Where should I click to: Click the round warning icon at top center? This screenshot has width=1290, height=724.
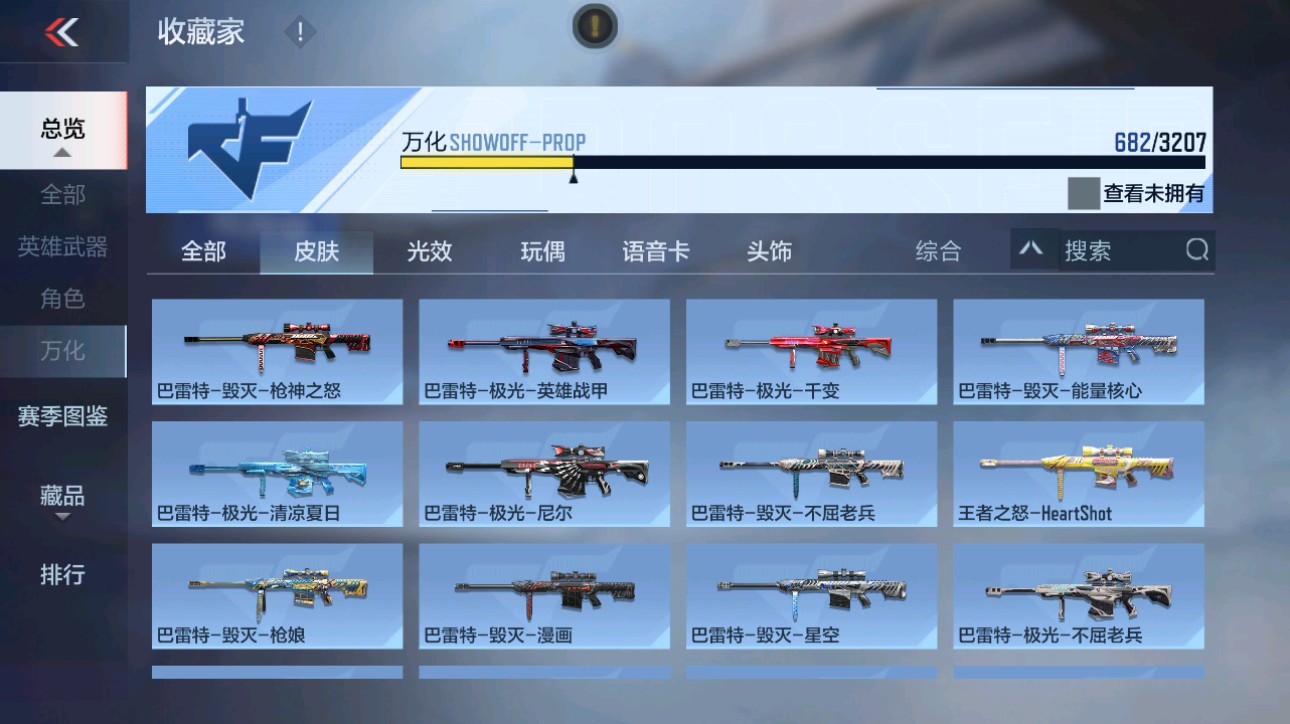tap(593, 27)
